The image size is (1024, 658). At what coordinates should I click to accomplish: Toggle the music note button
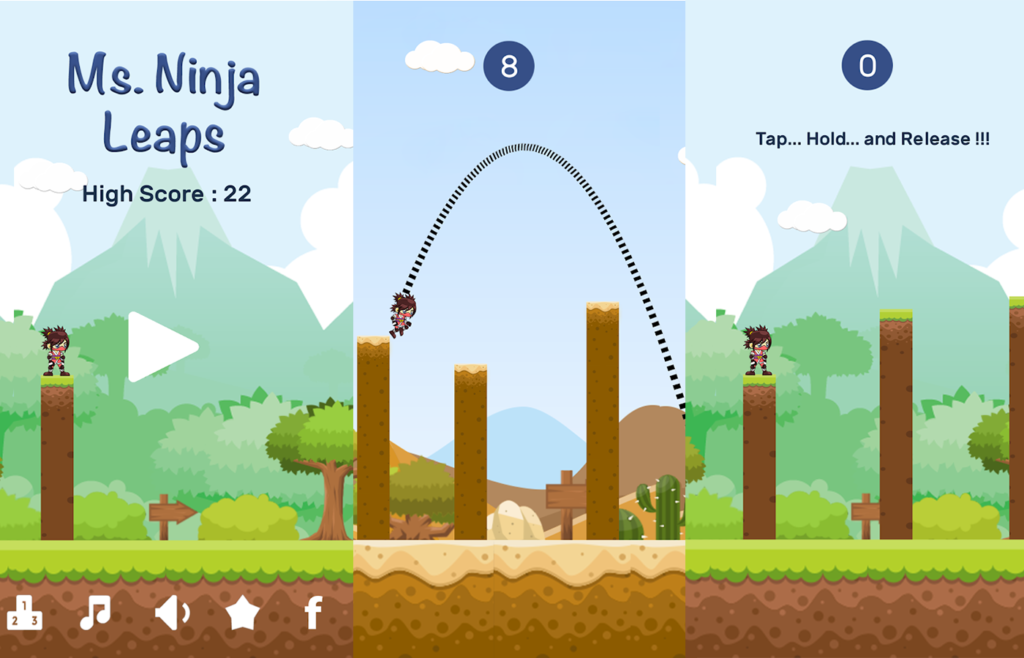coord(95,612)
